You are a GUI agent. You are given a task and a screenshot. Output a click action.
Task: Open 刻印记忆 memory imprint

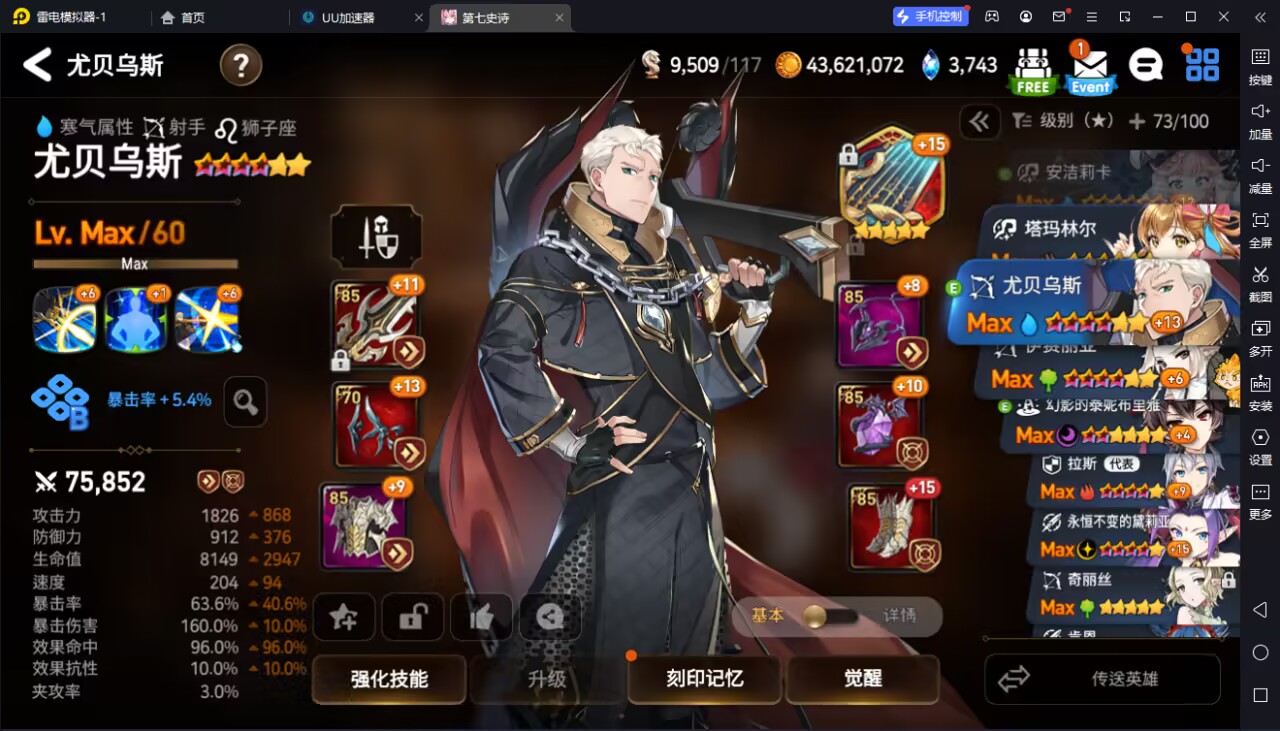[705, 679]
